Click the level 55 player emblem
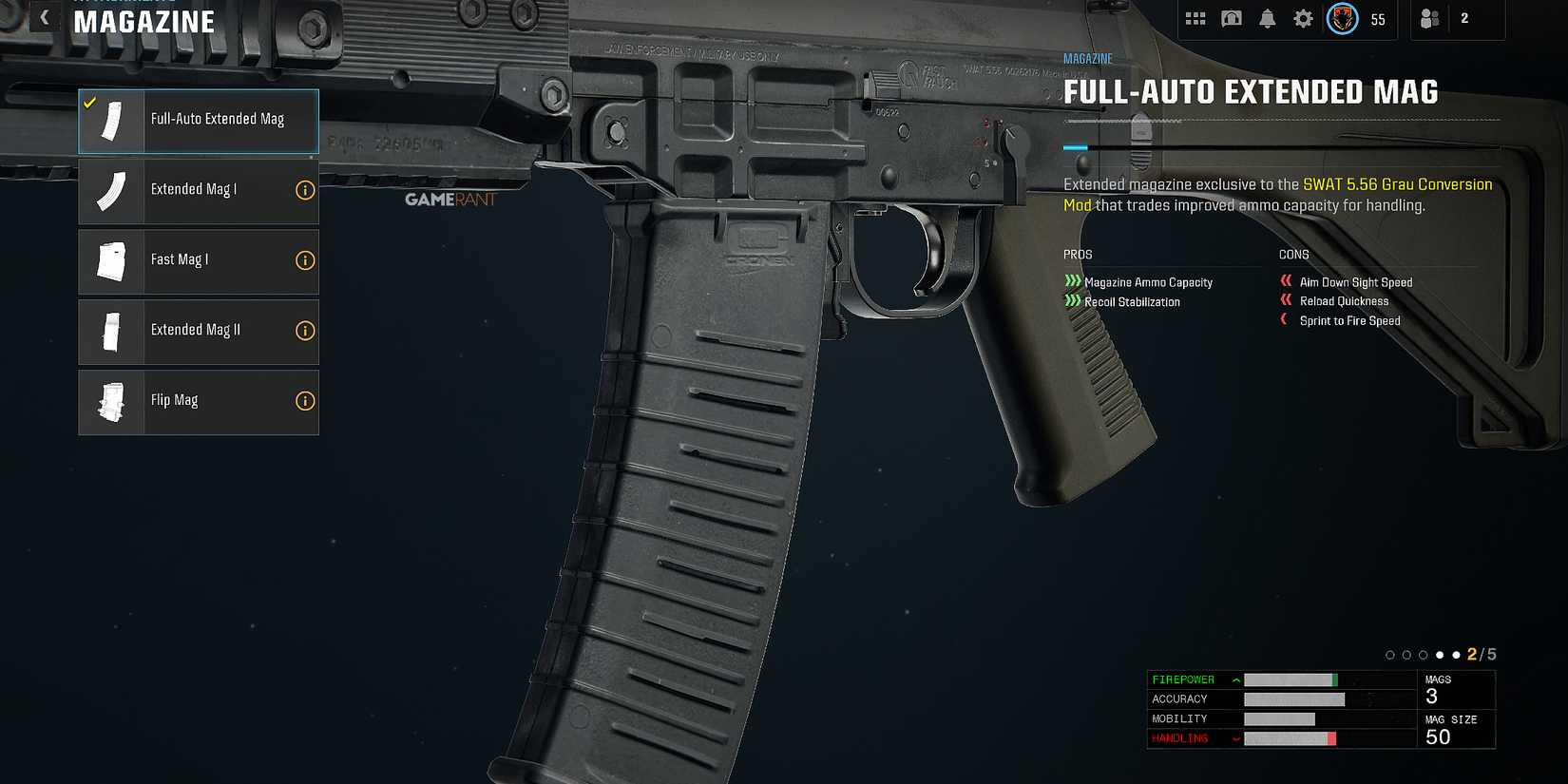Screen dimensions: 1568x784 coord(1342,18)
